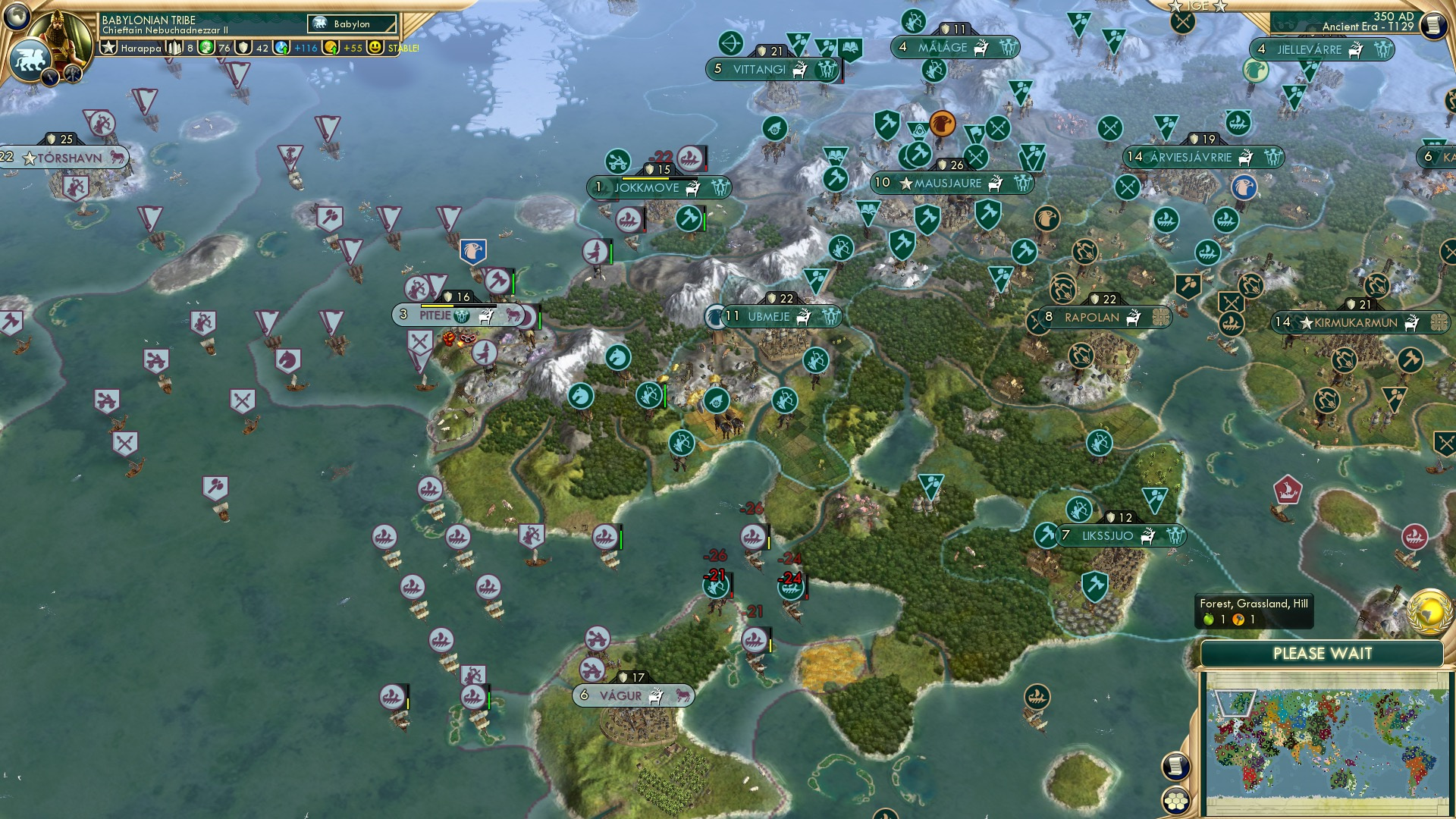Click the PLEASE WAIT banner
Screen dimensions: 1456x819
pyautogui.click(x=1323, y=652)
